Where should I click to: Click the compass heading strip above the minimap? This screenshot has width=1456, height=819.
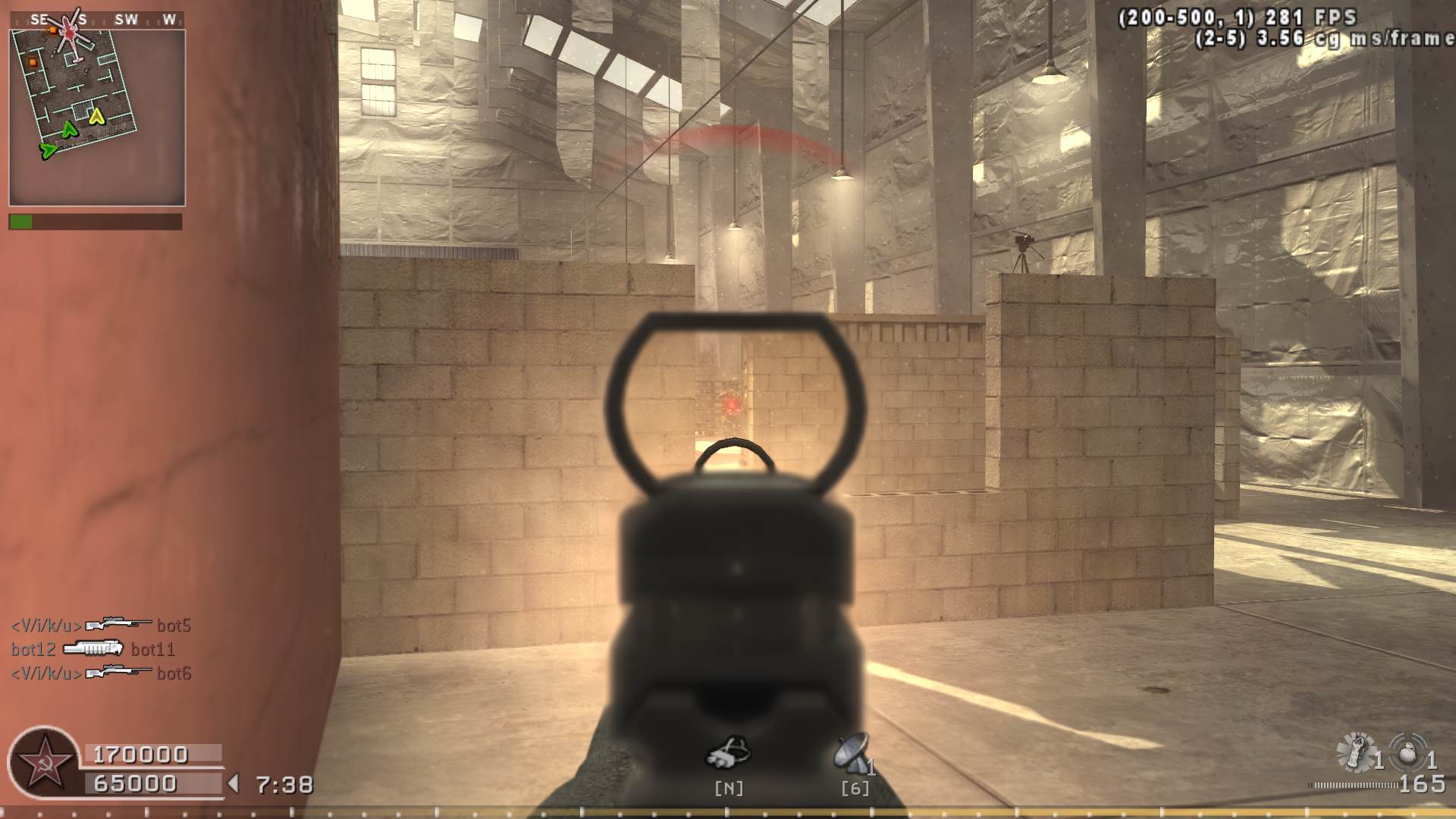(97, 20)
